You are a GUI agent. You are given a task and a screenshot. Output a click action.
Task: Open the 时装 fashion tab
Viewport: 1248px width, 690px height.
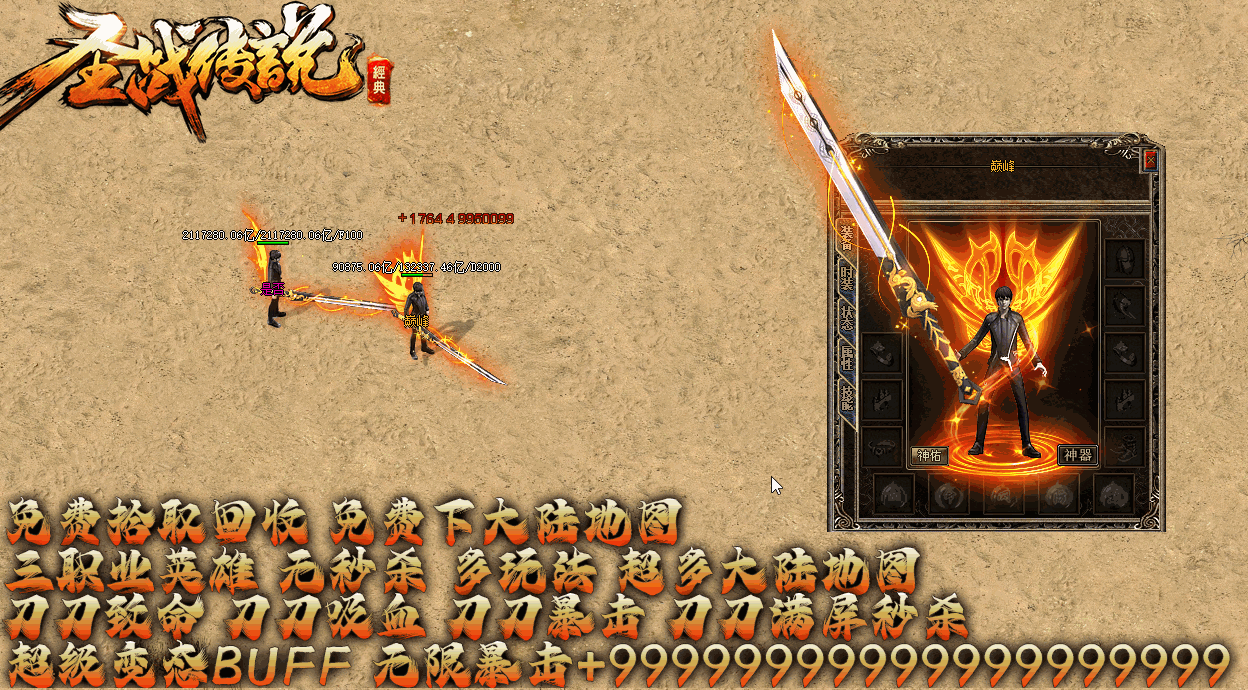pyautogui.click(x=846, y=279)
